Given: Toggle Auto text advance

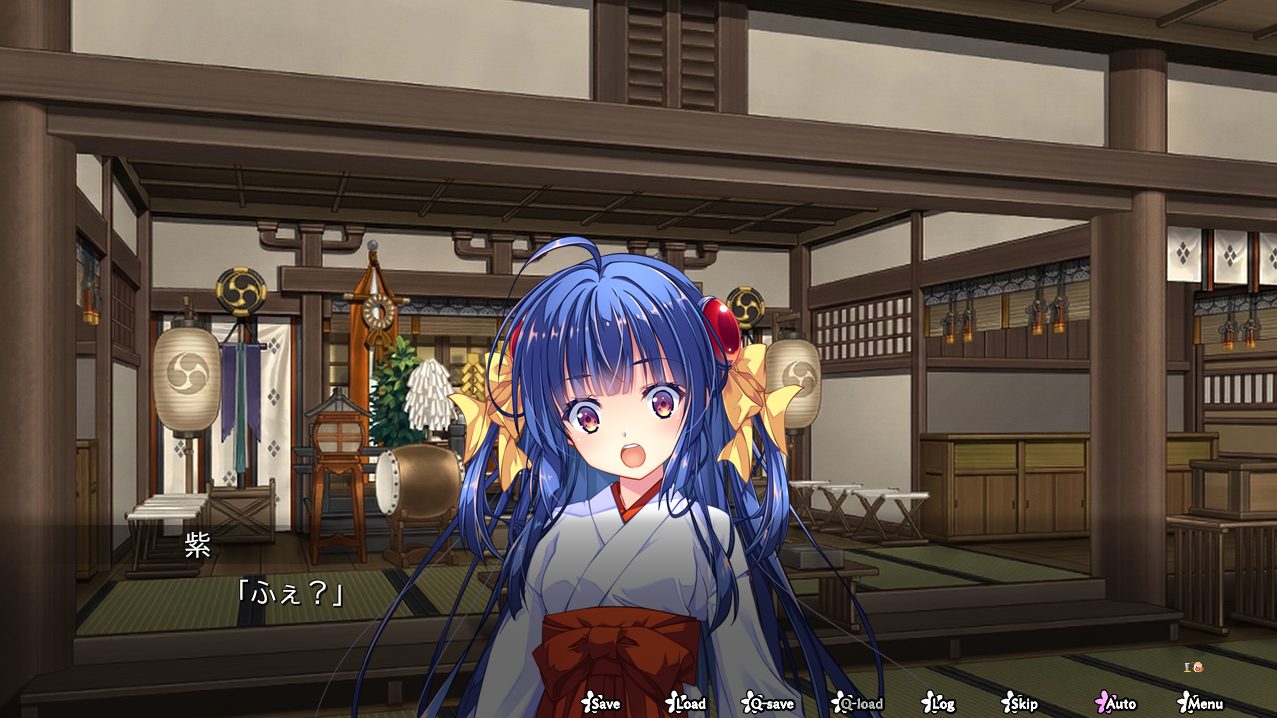Looking at the screenshot, I should [x=1116, y=703].
